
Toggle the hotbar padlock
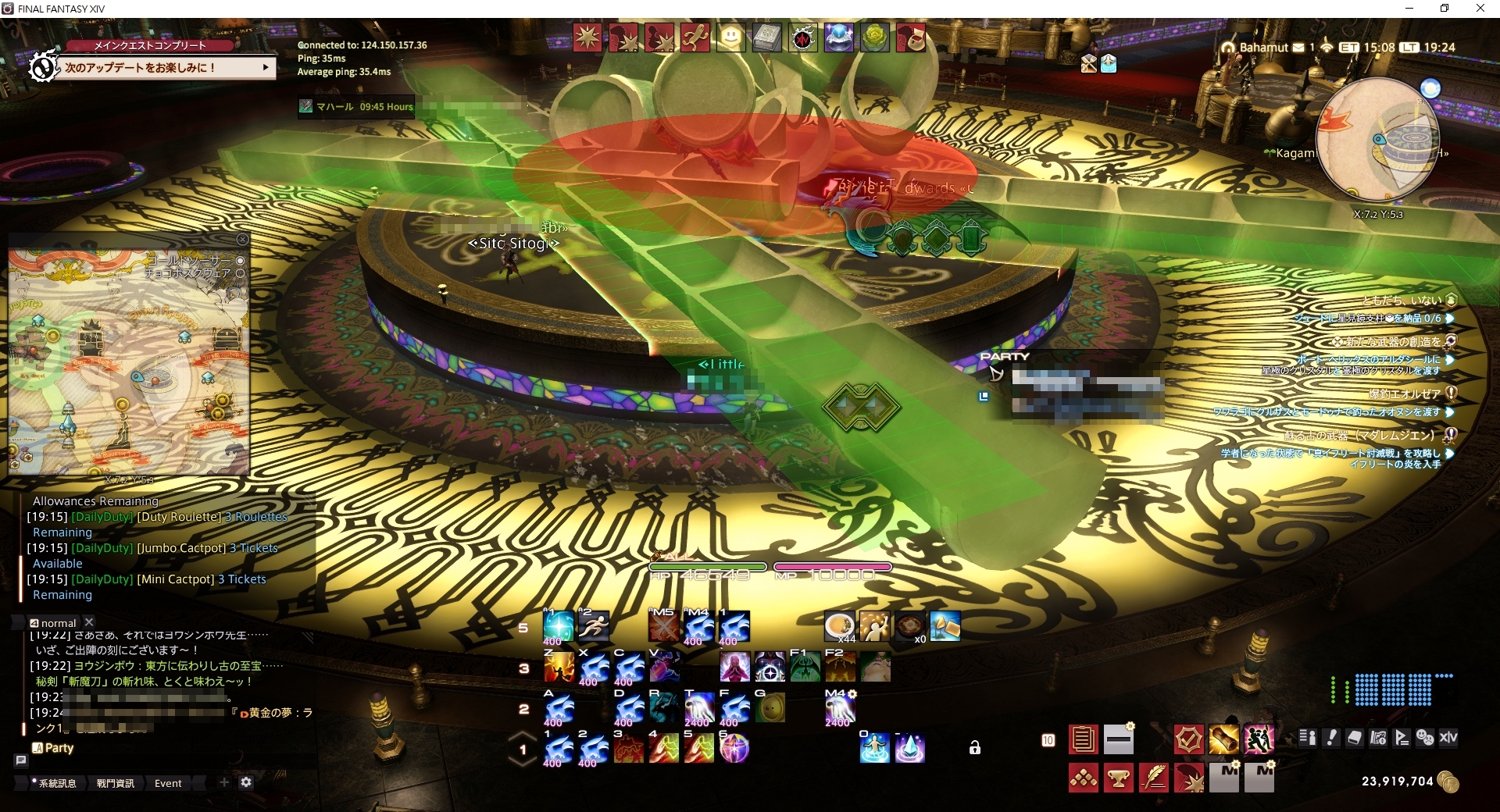point(975,748)
